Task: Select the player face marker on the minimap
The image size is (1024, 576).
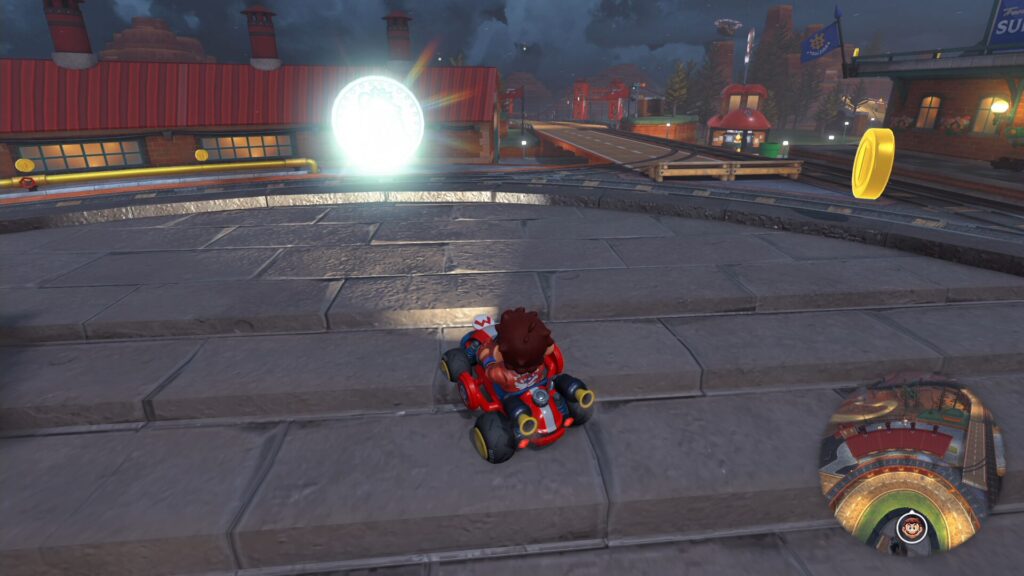Action: (x=909, y=526)
